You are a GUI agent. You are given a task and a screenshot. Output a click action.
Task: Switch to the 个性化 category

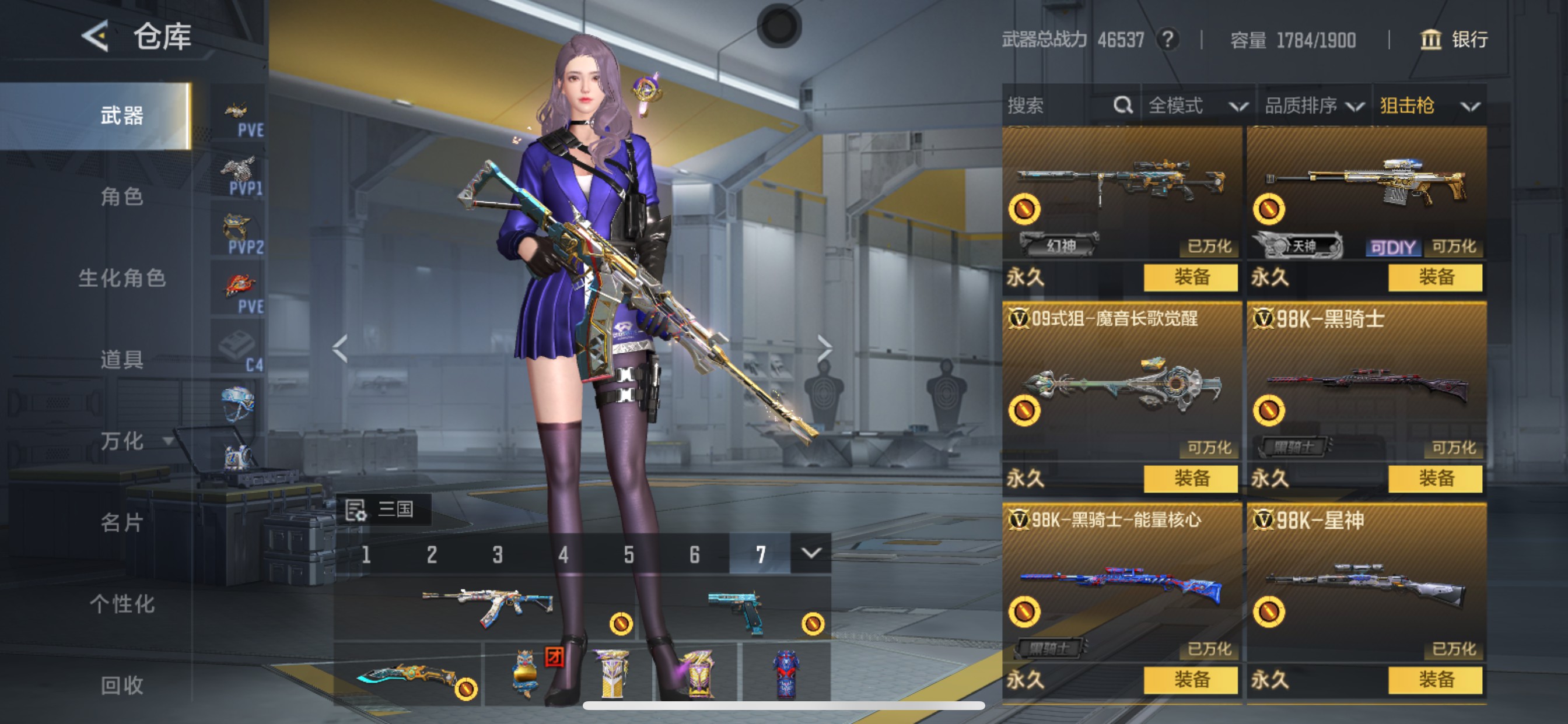(x=122, y=604)
